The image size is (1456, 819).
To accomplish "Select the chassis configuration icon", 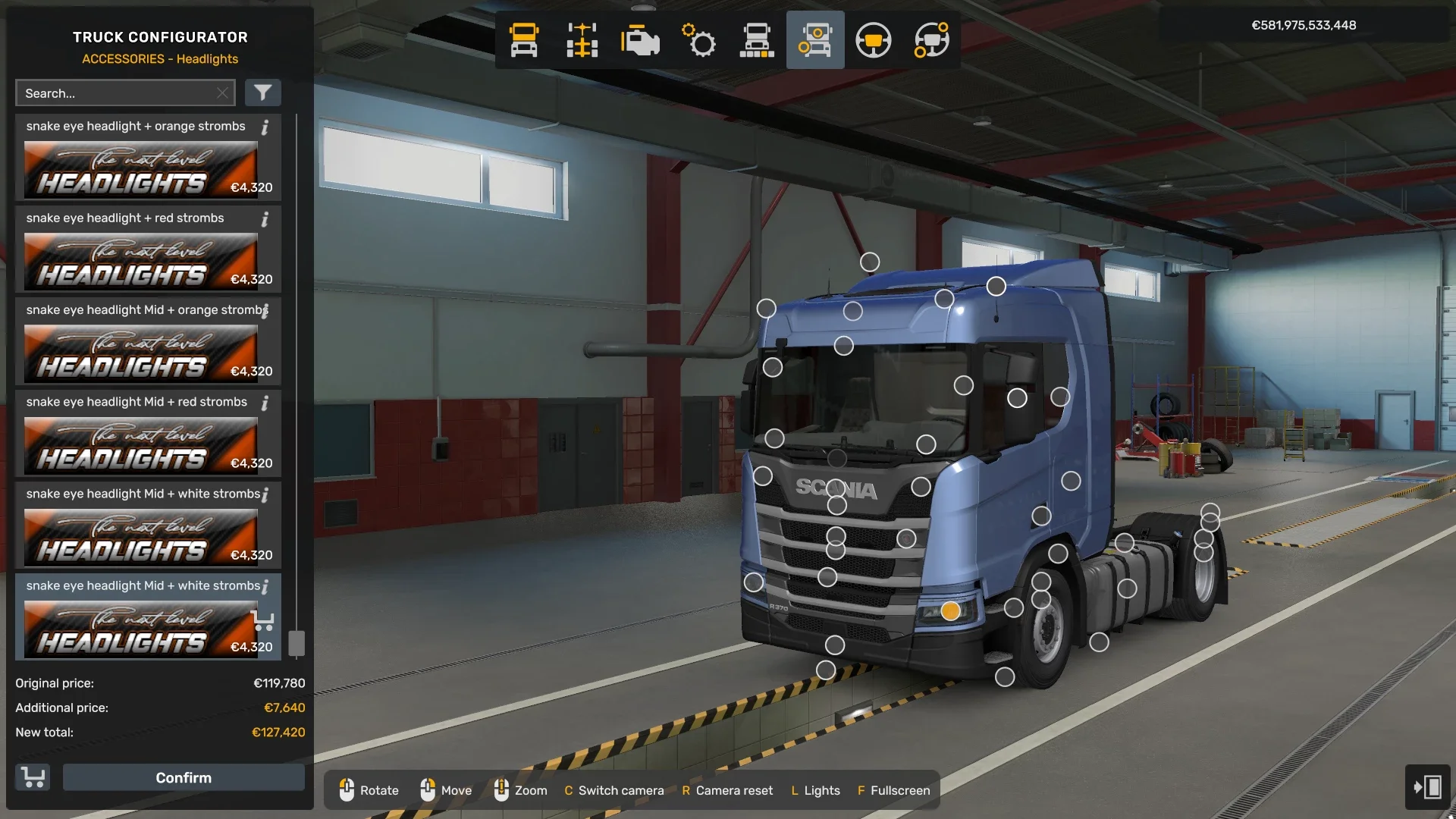I will click(x=582, y=40).
